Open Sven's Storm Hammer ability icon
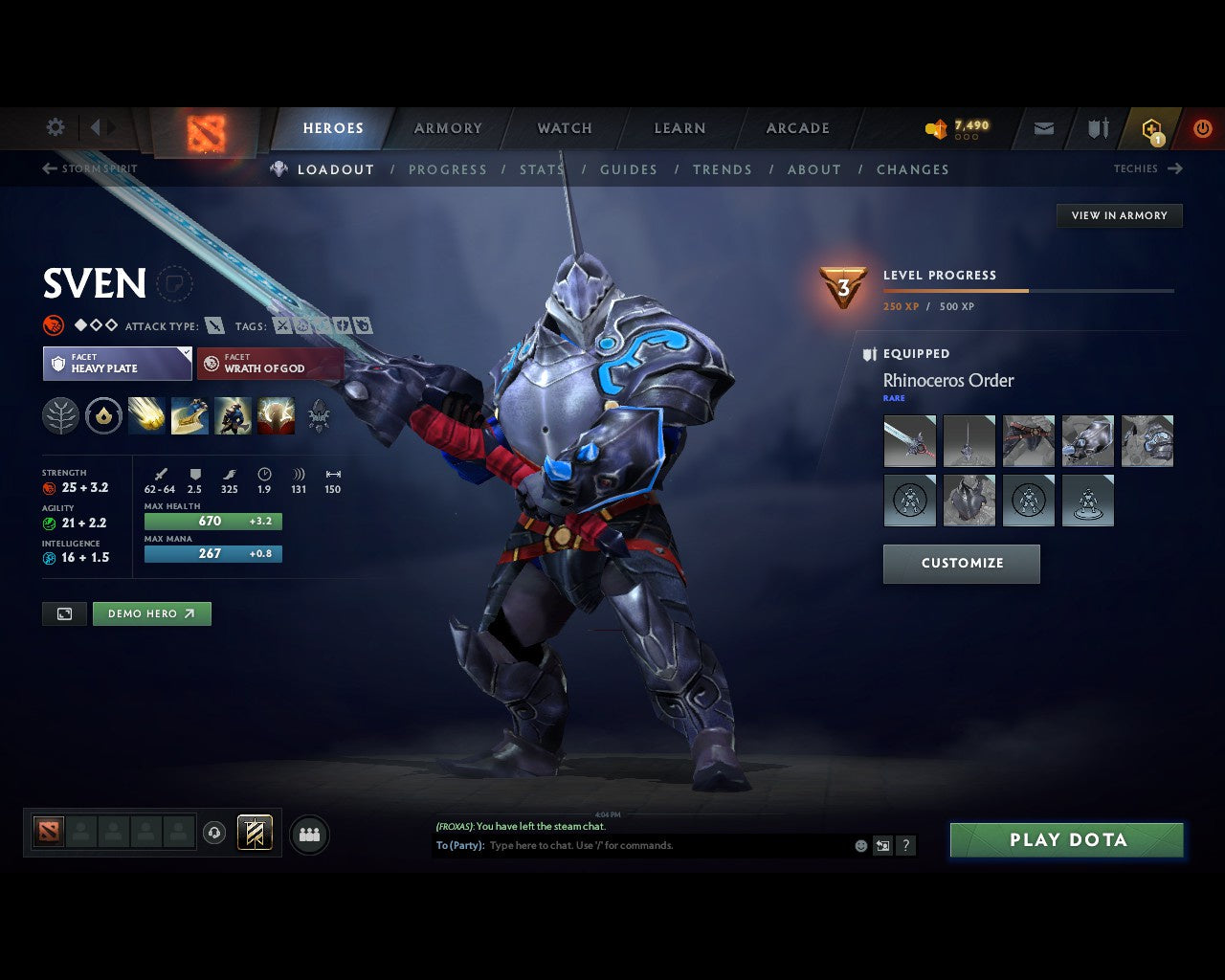This screenshot has width=1225, height=980. click(146, 416)
